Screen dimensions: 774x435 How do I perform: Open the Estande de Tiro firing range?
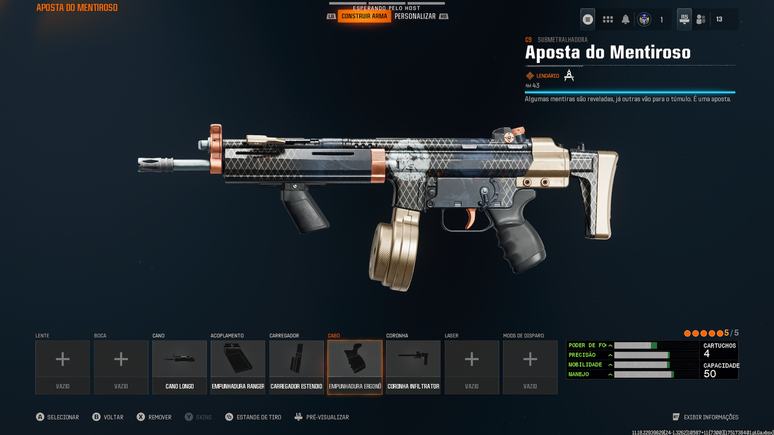pyautogui.click(x=255, y=417)
